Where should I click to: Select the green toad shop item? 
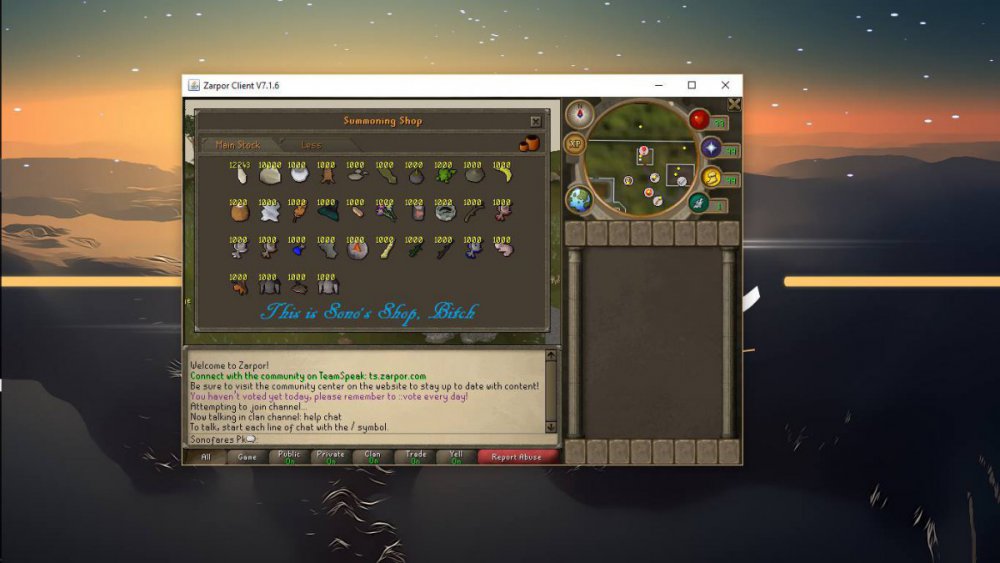pos(443,175)
